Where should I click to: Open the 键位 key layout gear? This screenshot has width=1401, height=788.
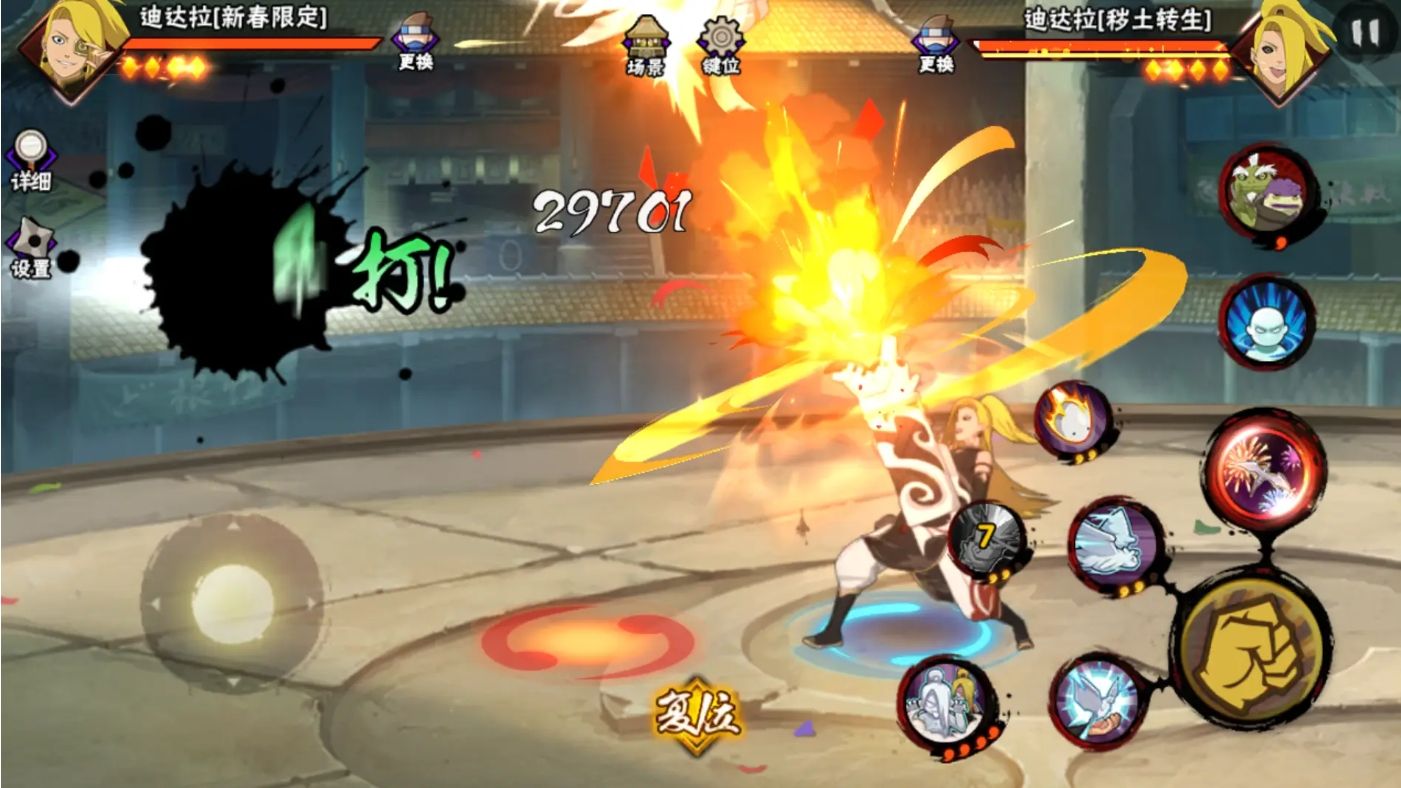click(720, 46)
